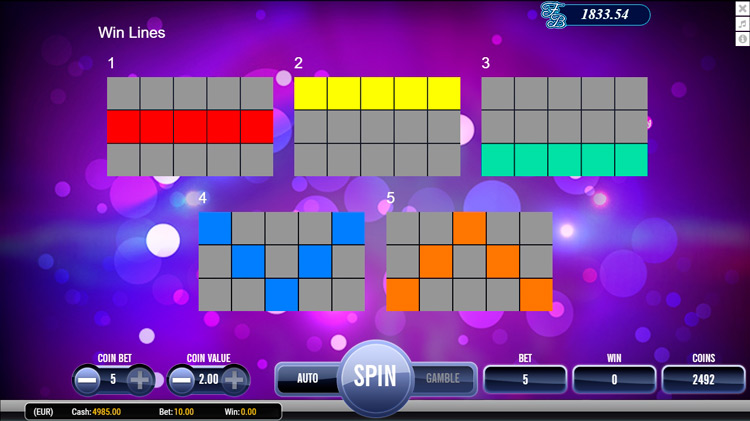
Task: Activate AUTO spin mode
Action: click(x=307, y=378)
